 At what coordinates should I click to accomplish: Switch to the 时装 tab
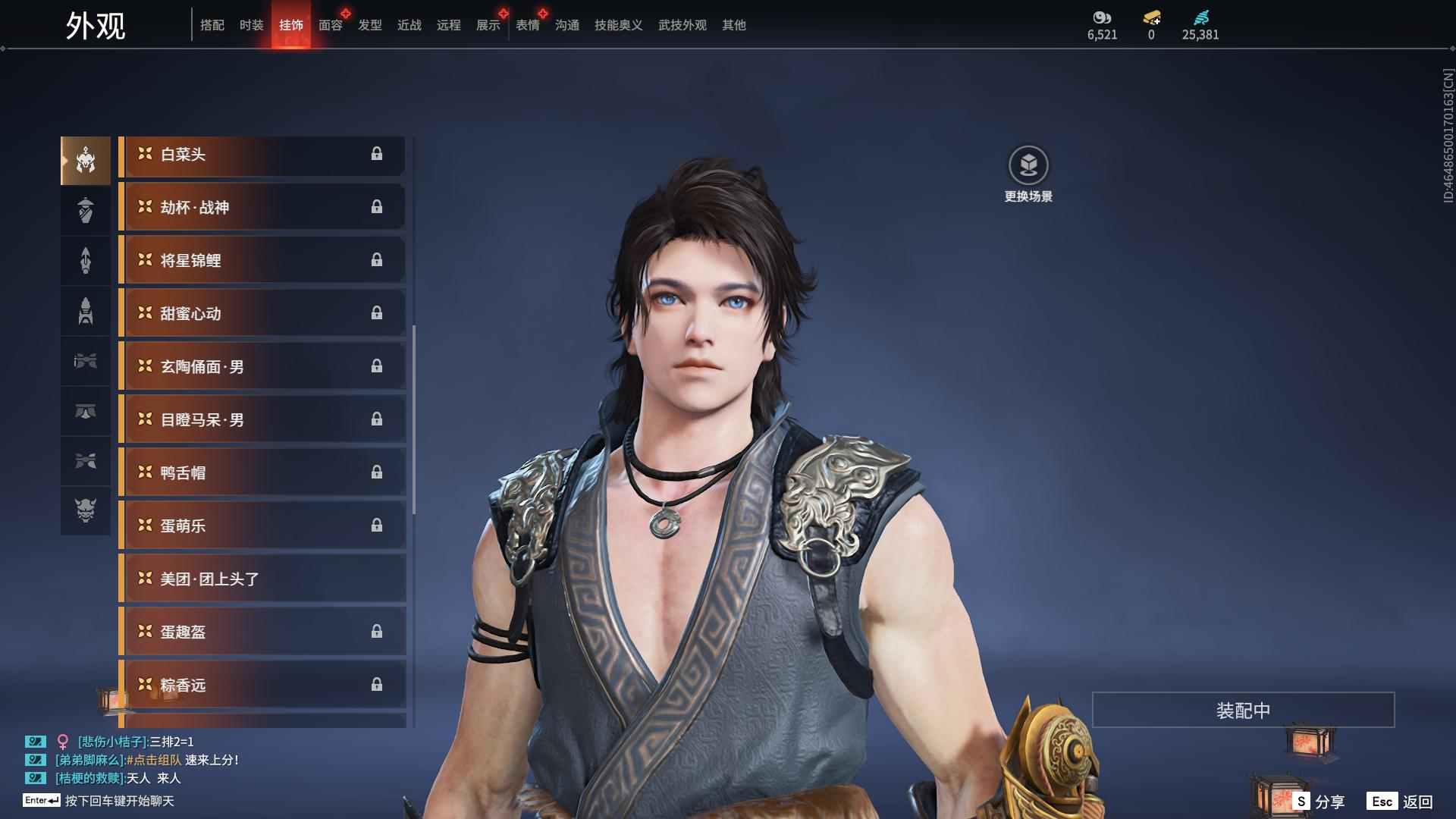[x=251, y=25]
